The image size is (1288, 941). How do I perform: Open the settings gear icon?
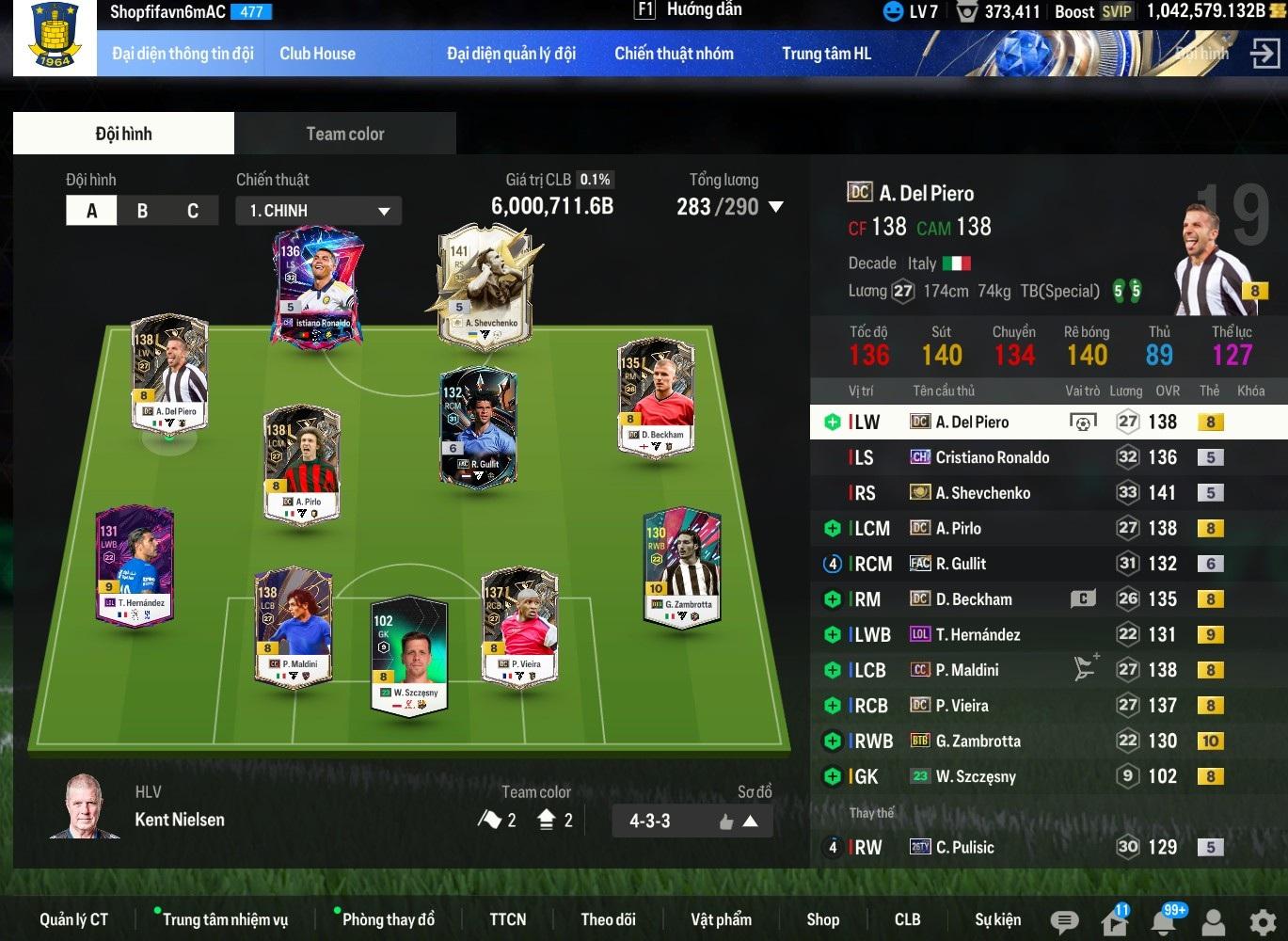point(1262,921)
